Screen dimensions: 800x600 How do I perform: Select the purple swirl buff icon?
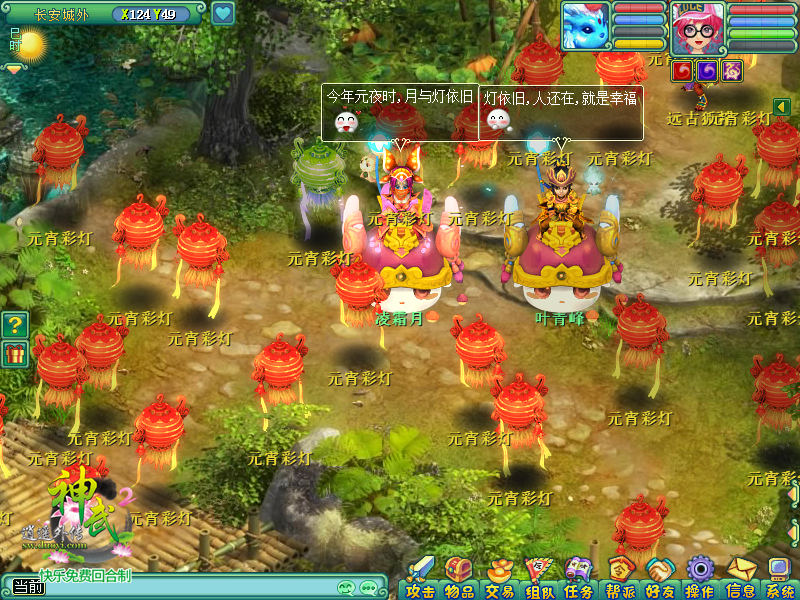tap(707, 70)
